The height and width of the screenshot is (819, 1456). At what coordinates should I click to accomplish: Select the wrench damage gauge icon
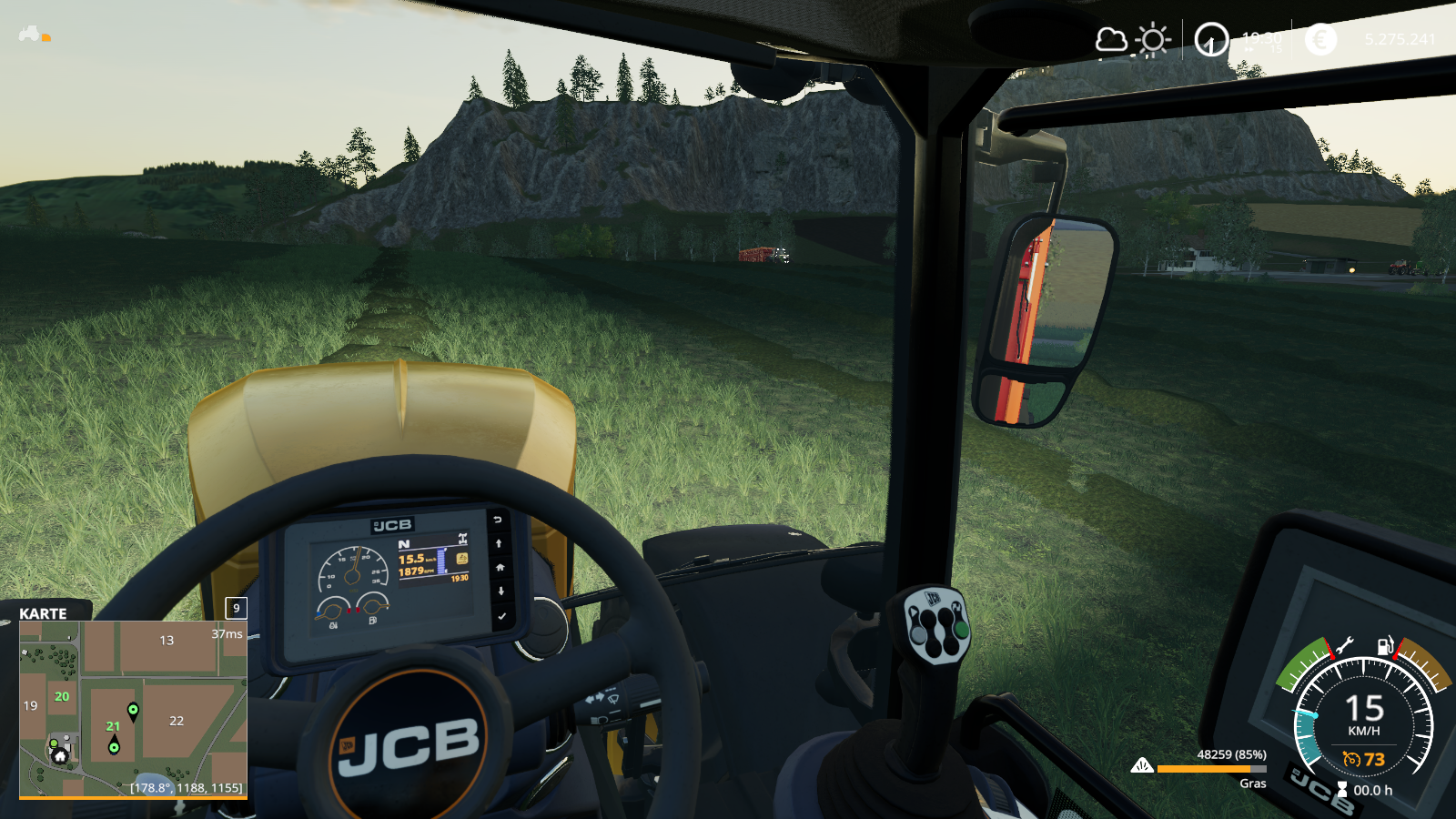[x=1344, y=646]
